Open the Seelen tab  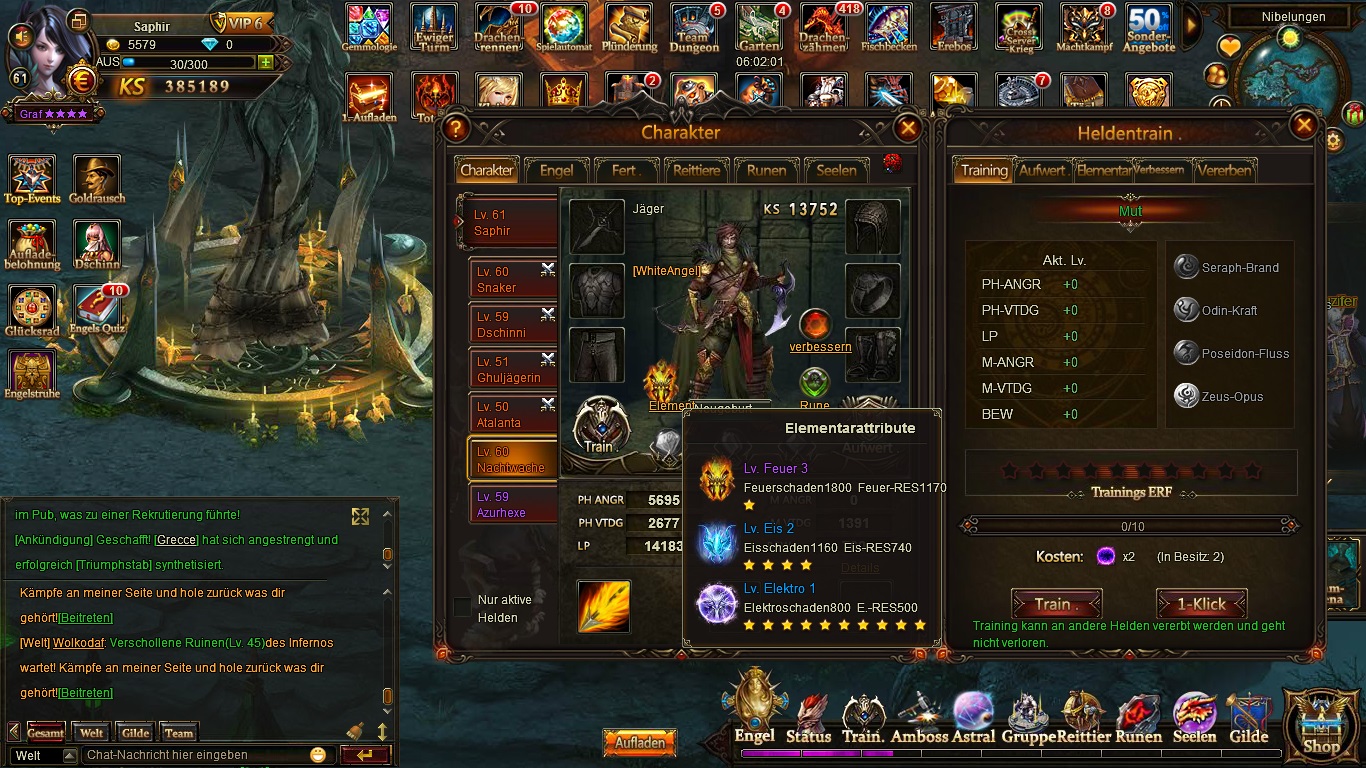click(836, 170)
